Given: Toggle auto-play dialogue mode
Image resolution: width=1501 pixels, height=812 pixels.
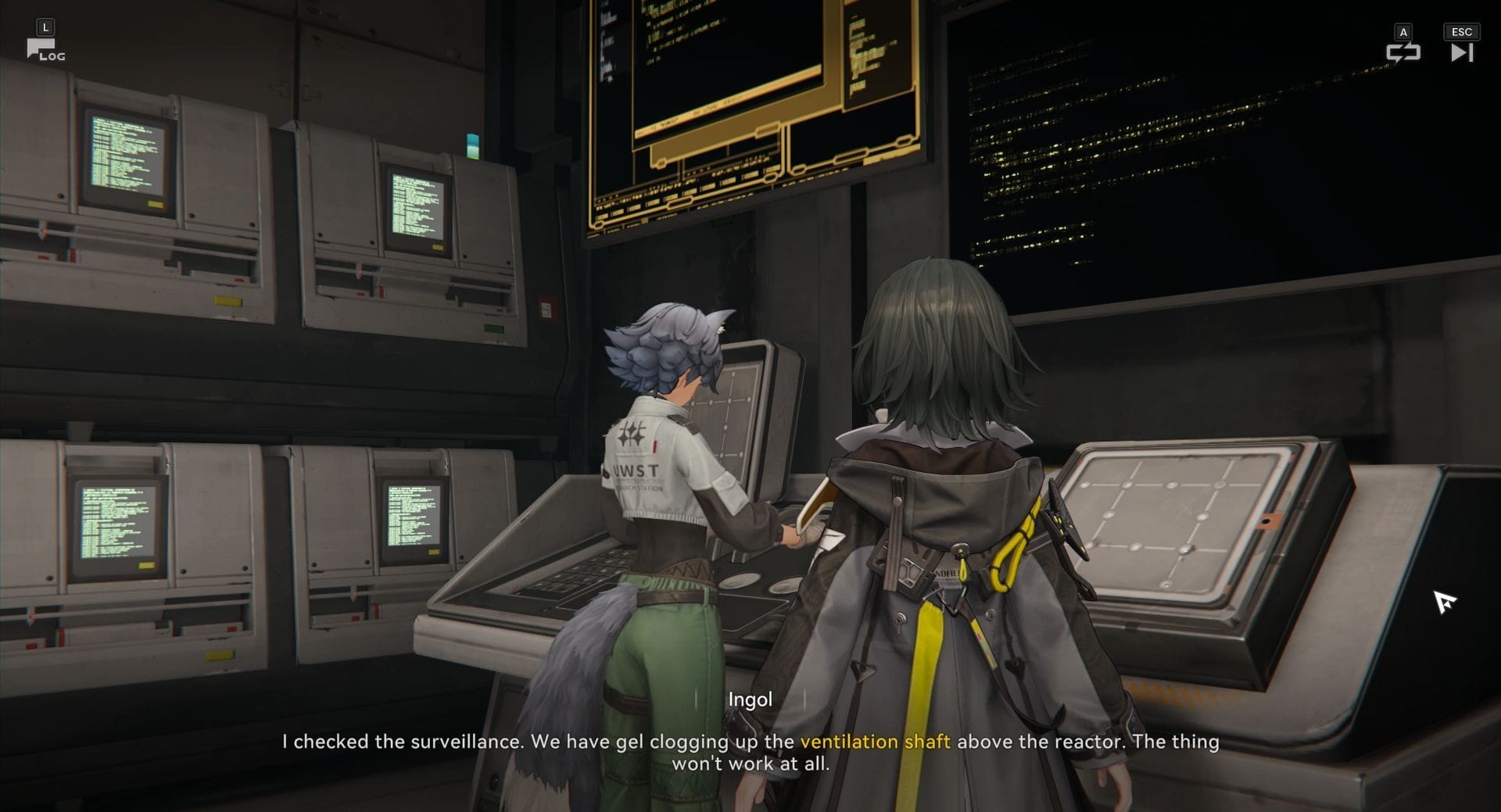Looking at the screenshot, I should pos(1402,52).
